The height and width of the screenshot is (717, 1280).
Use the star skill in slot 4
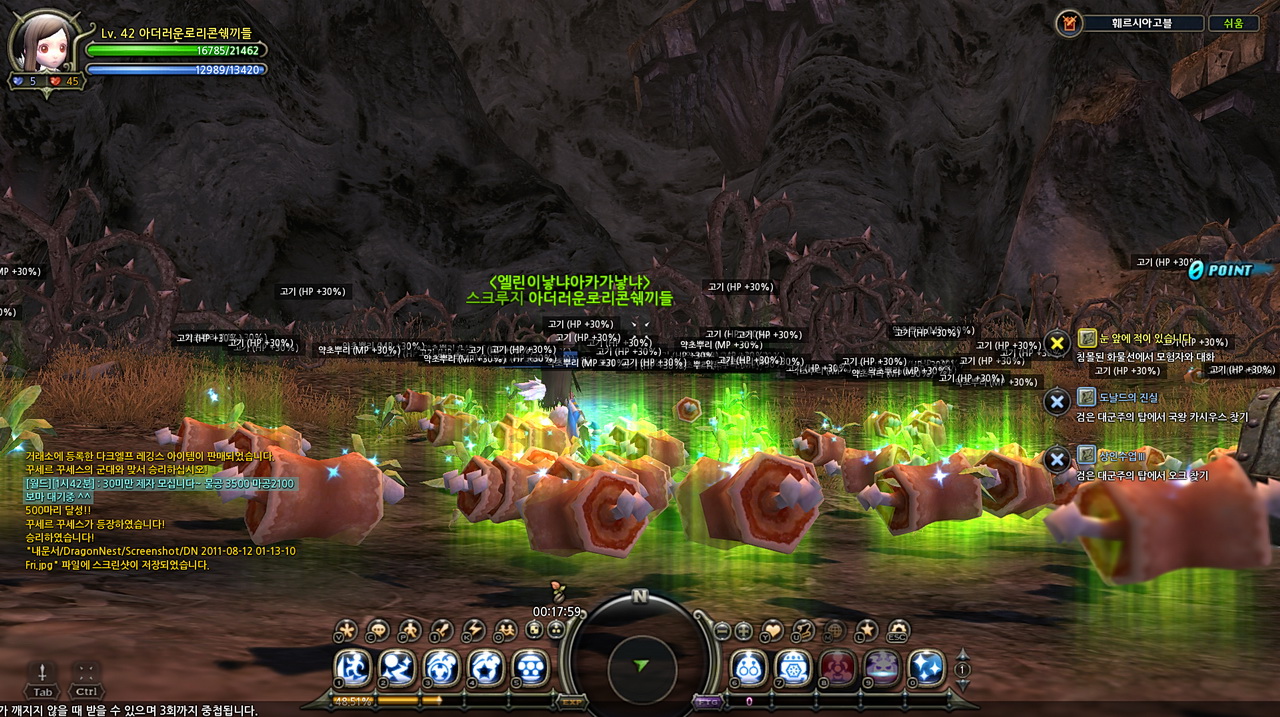486,667
